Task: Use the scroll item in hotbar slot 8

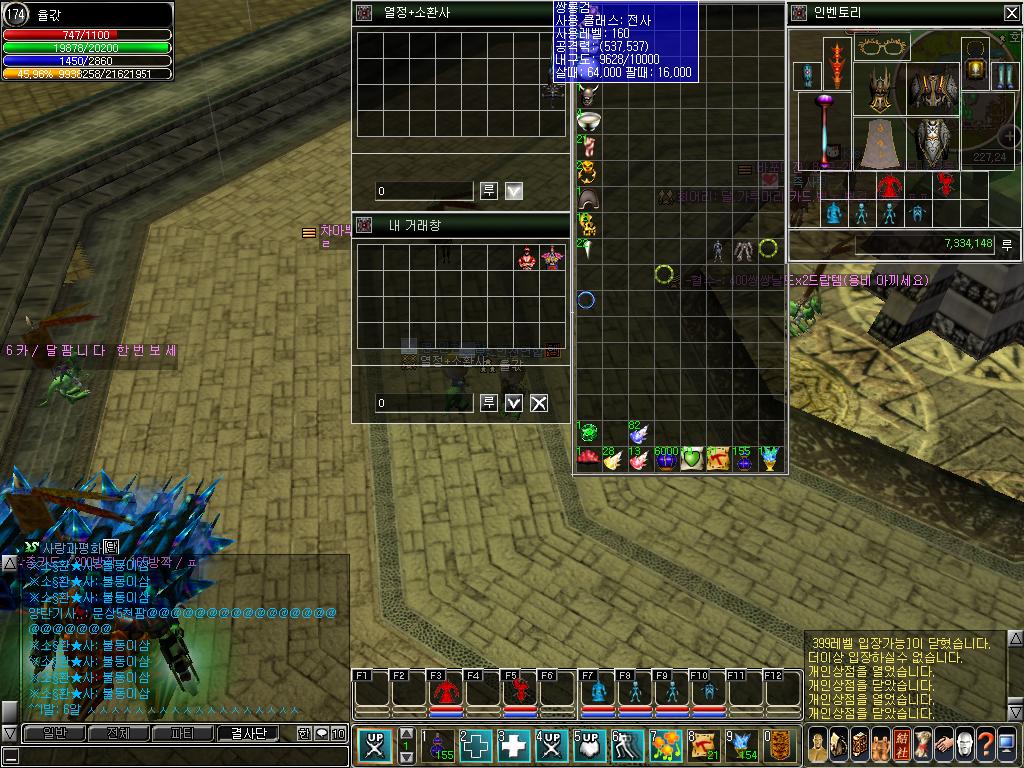Action: (x=704, y=746)
